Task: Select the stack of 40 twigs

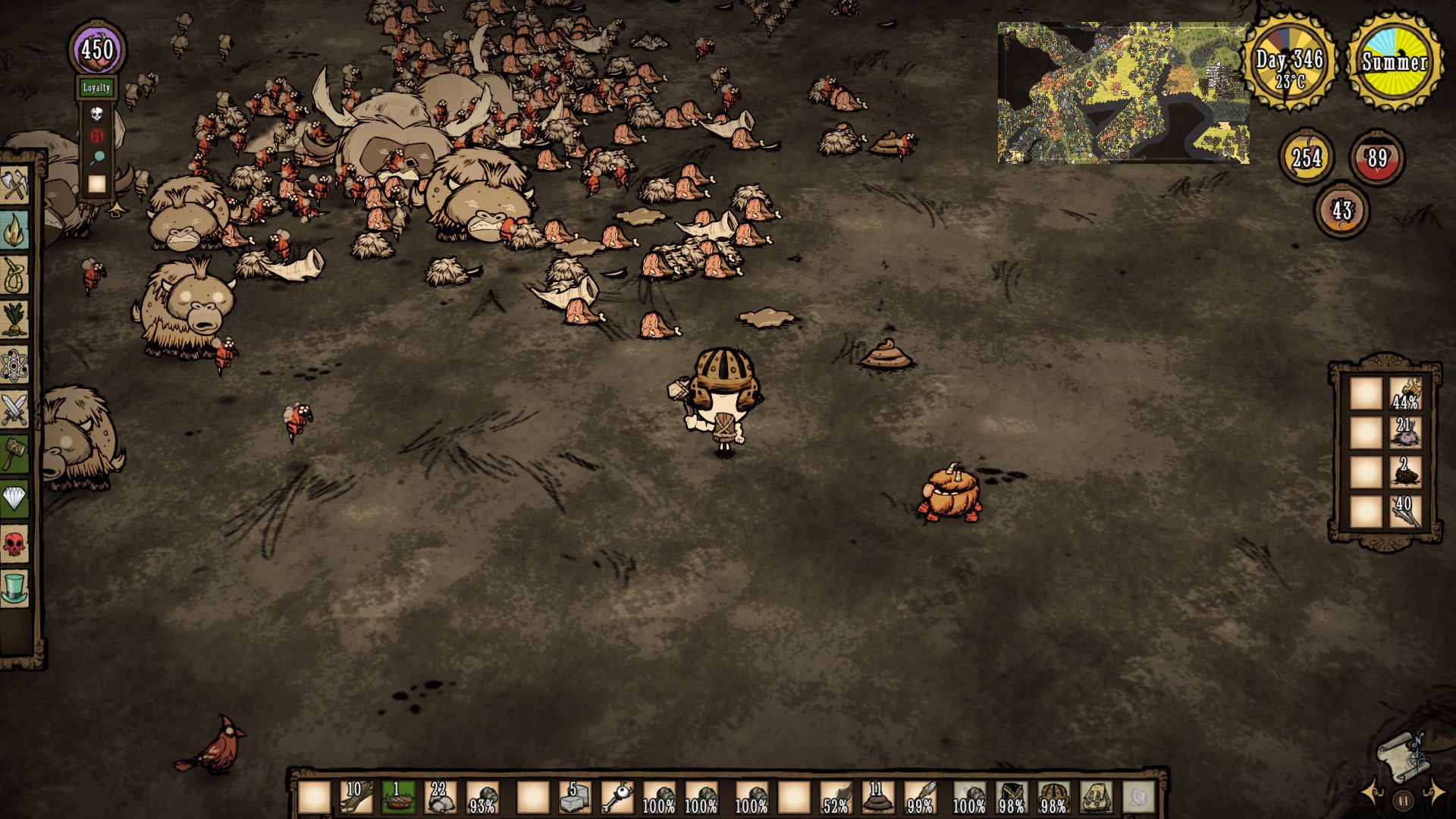Action: coord(1404,513)
